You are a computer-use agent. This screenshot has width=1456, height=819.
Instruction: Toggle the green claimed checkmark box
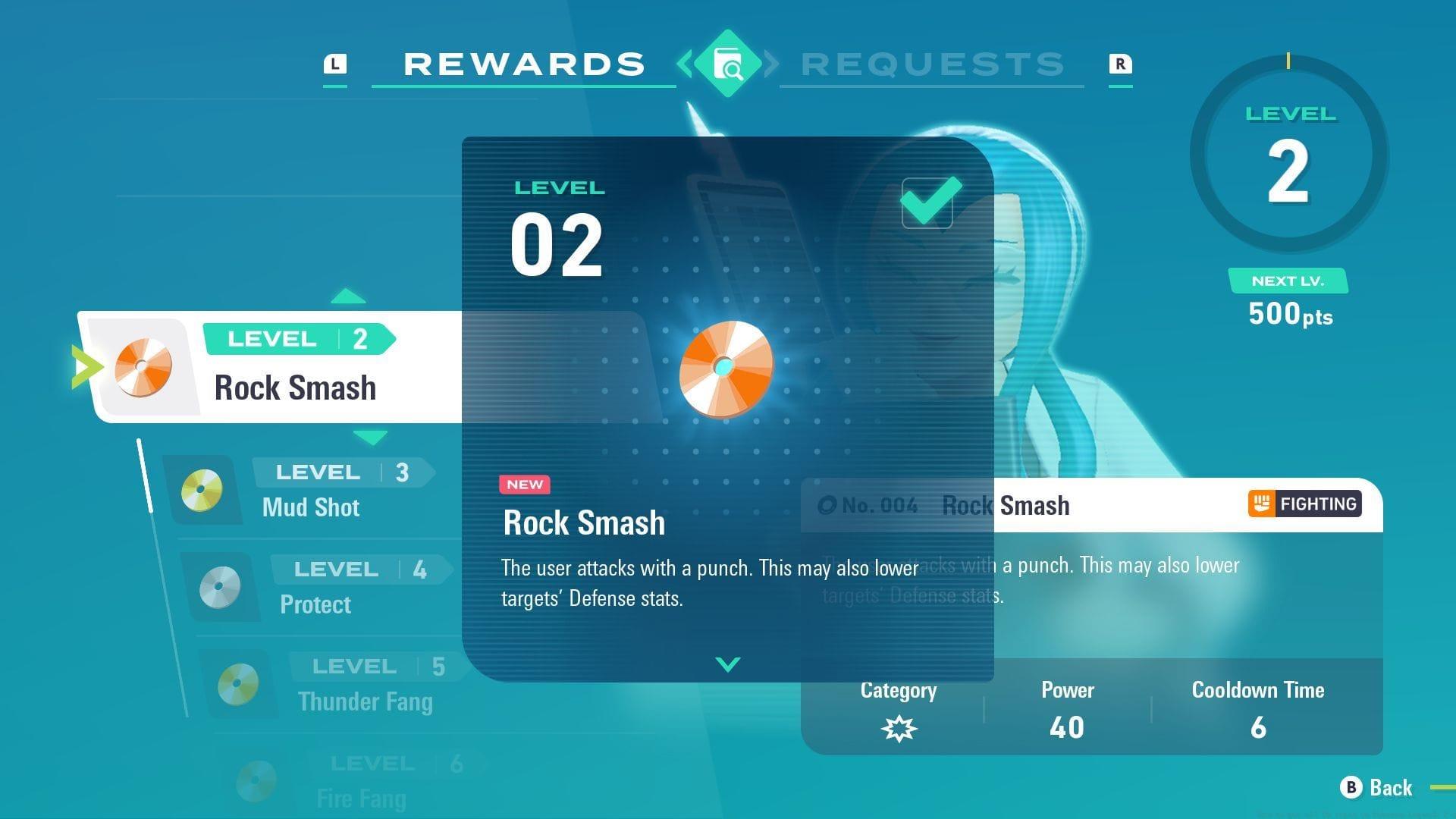click(927, 201)
